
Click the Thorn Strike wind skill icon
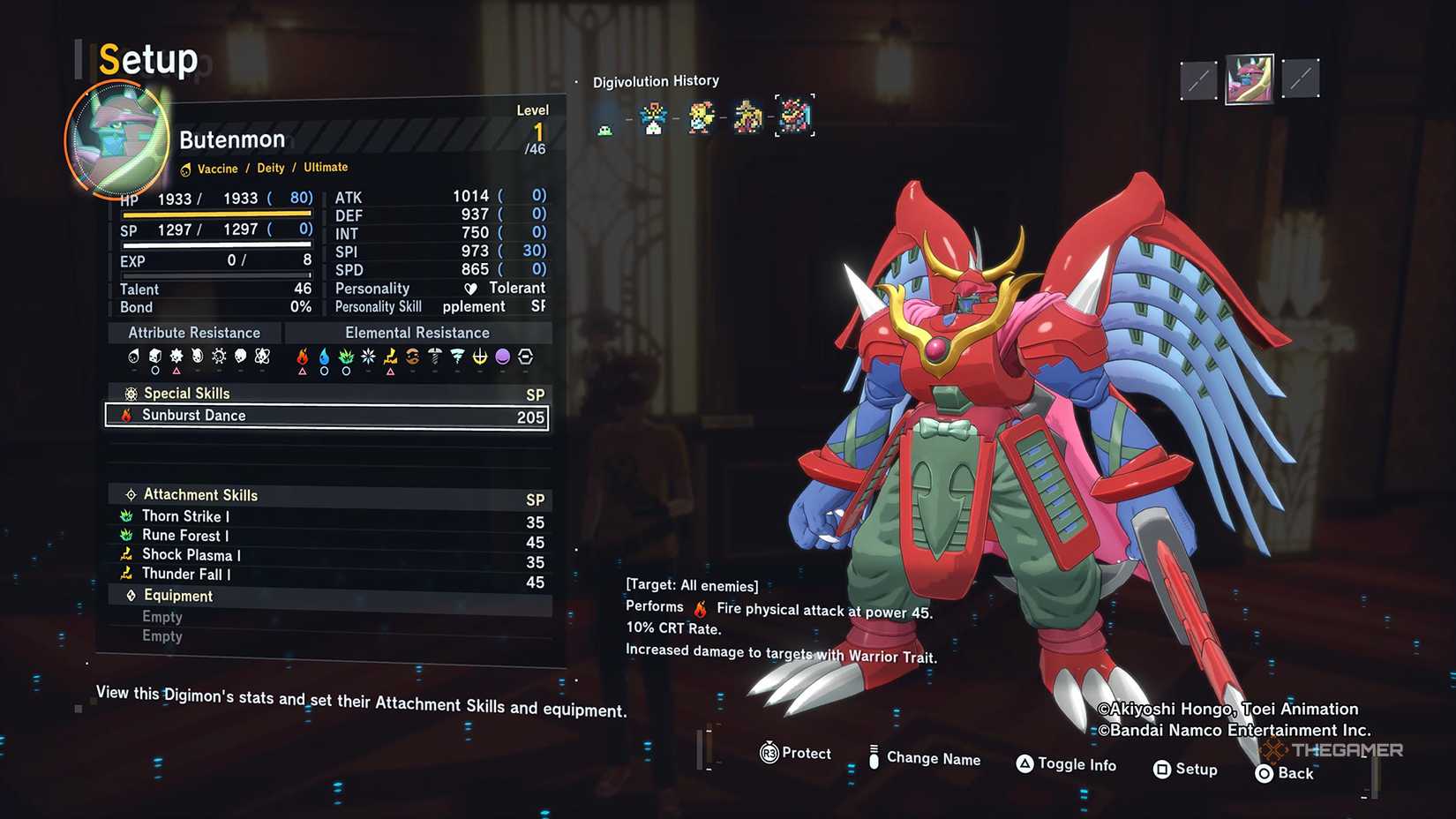coord(126,516)
